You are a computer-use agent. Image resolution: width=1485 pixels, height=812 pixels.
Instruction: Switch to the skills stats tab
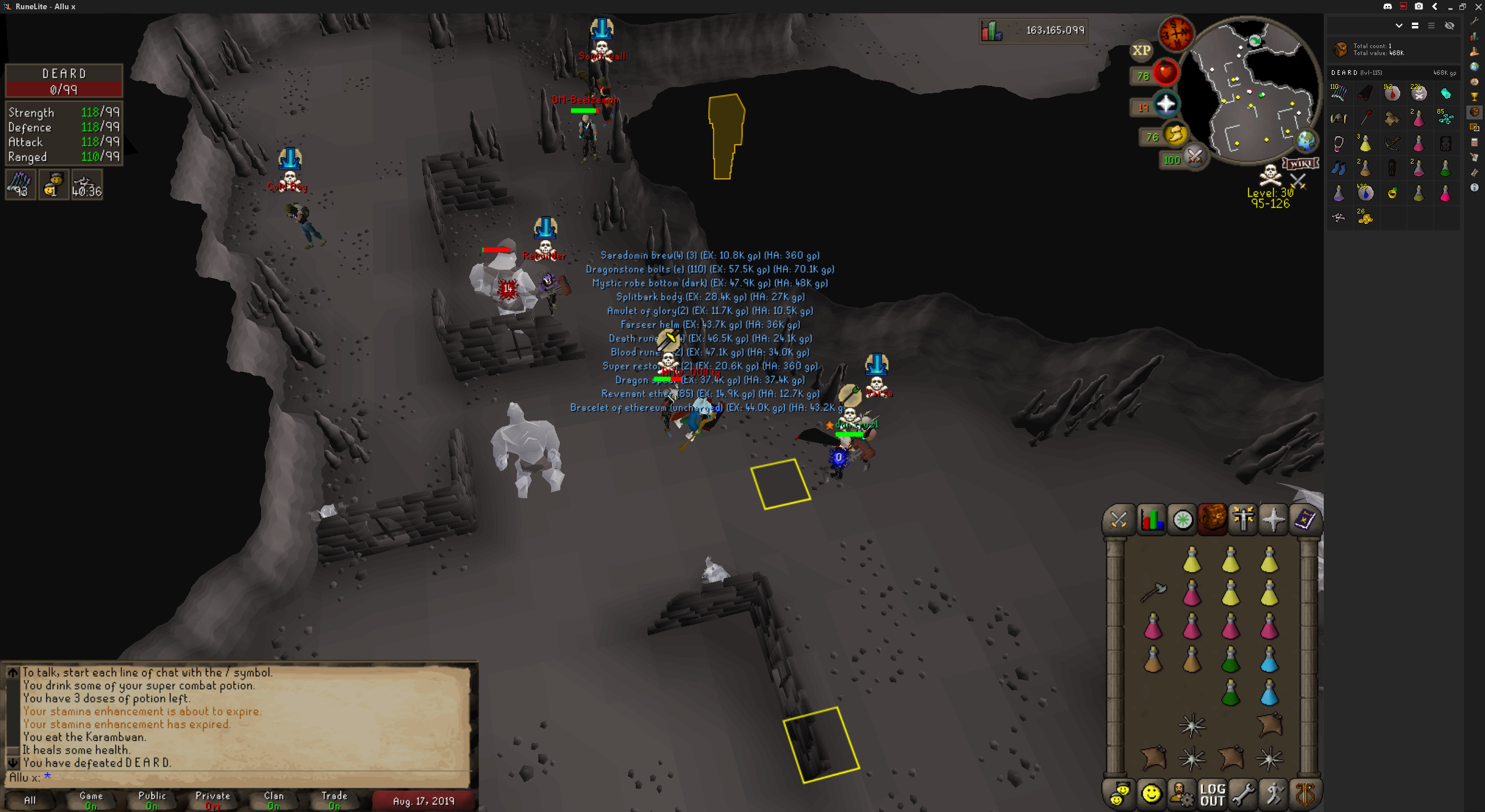tap(1151, 519)
